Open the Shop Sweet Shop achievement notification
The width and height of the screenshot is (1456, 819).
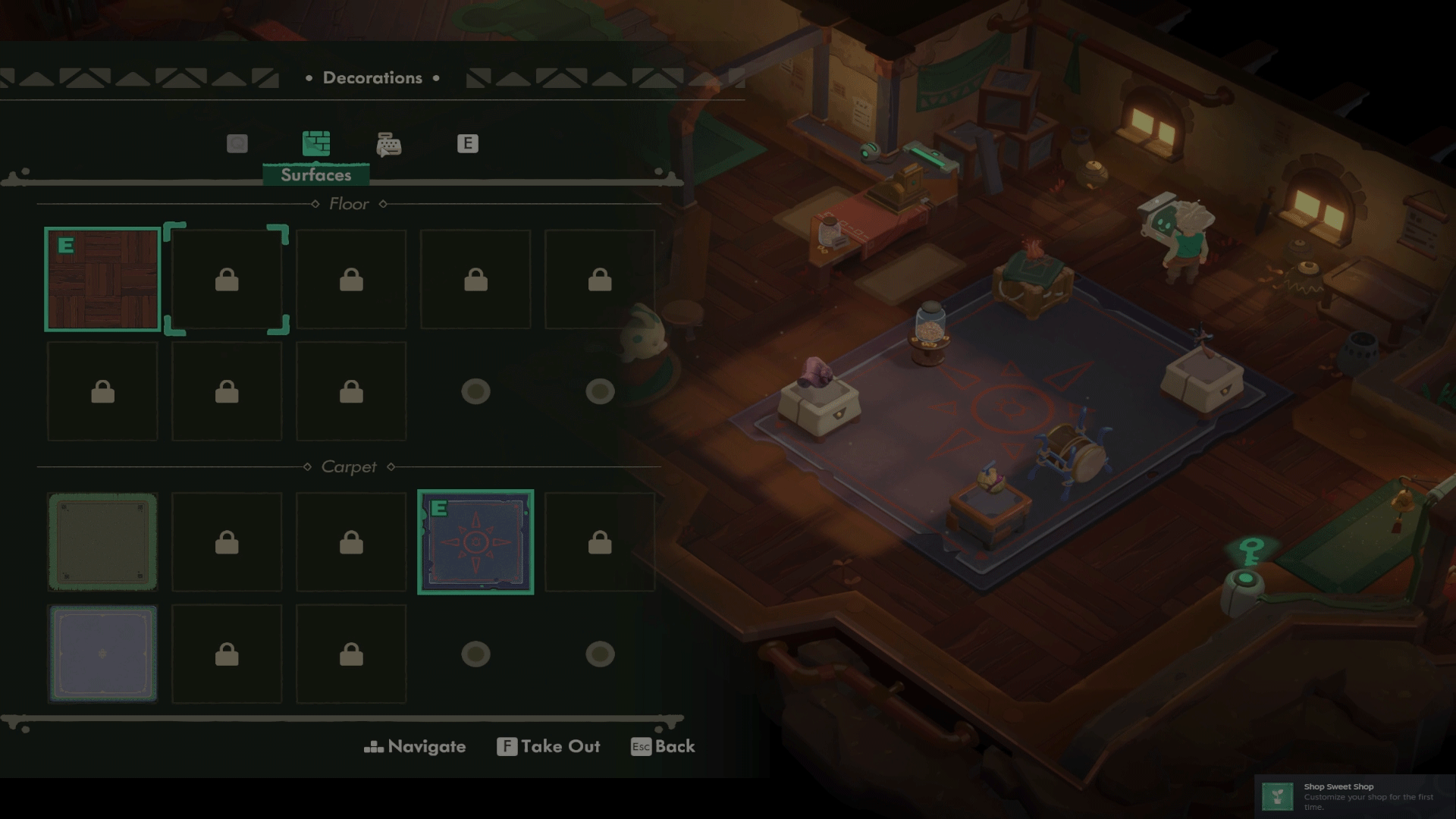click(1354, 796)
